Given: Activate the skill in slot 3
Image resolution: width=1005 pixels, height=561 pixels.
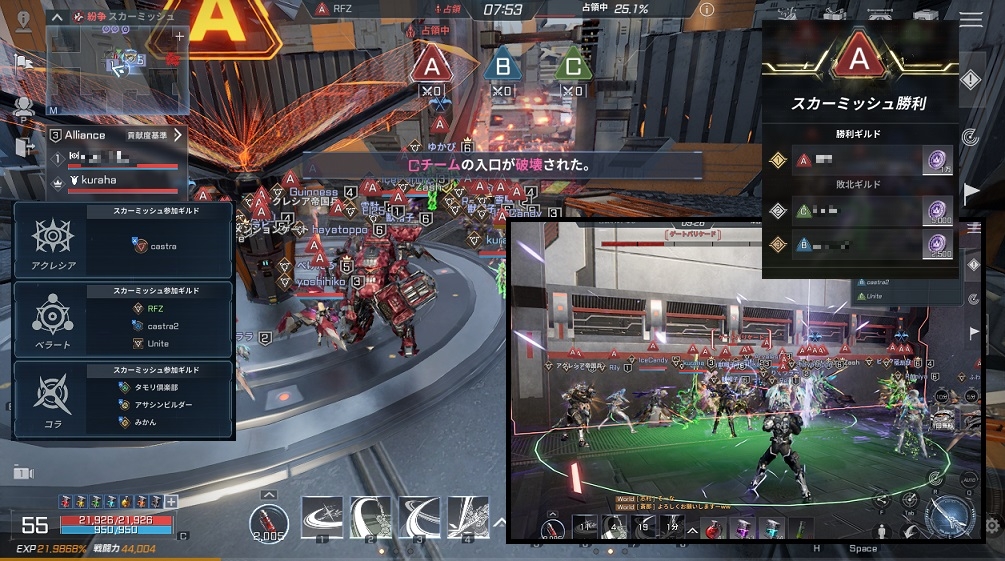Looking at the screenshot, I should pyautogui.click(x=420, y=517).
